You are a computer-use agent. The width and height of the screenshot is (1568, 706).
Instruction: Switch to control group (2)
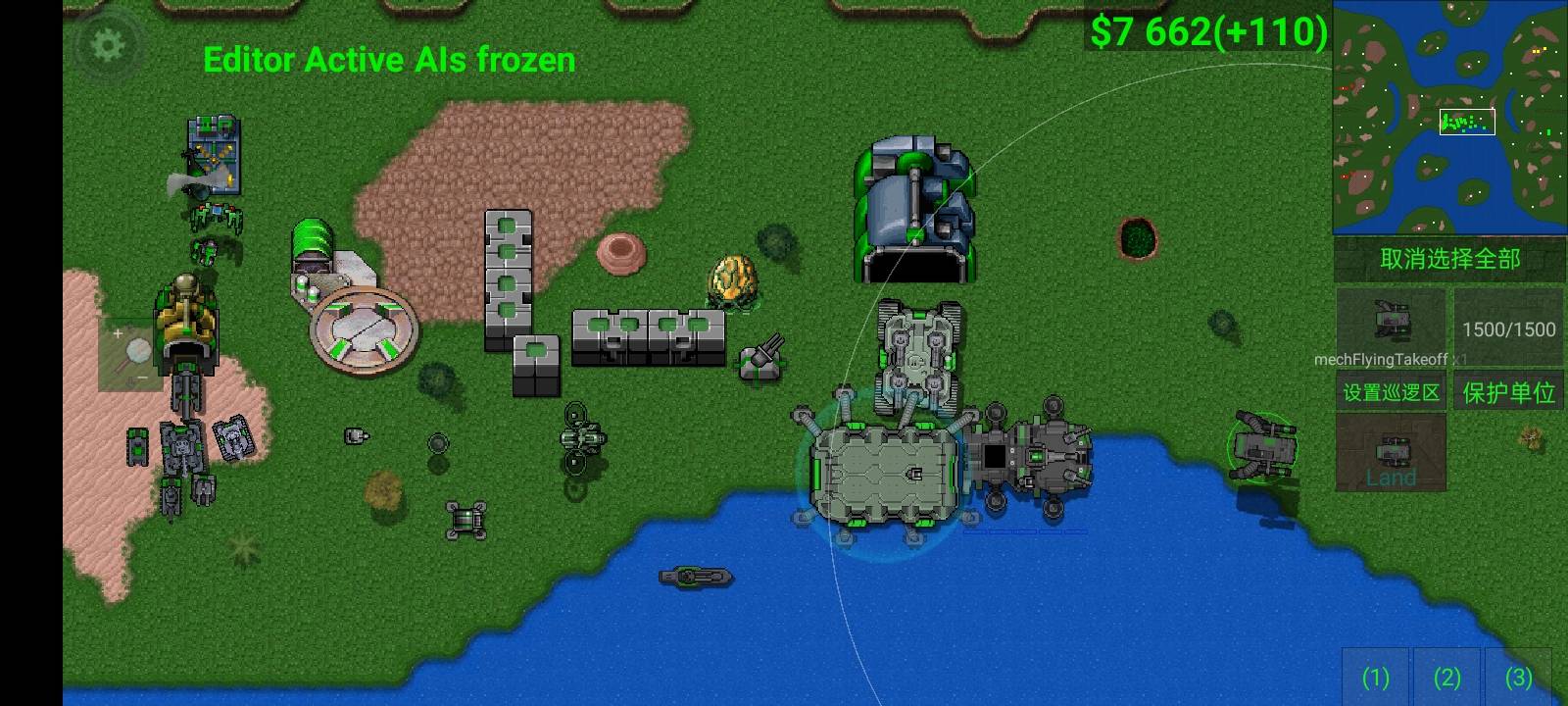pos(1446,678)
